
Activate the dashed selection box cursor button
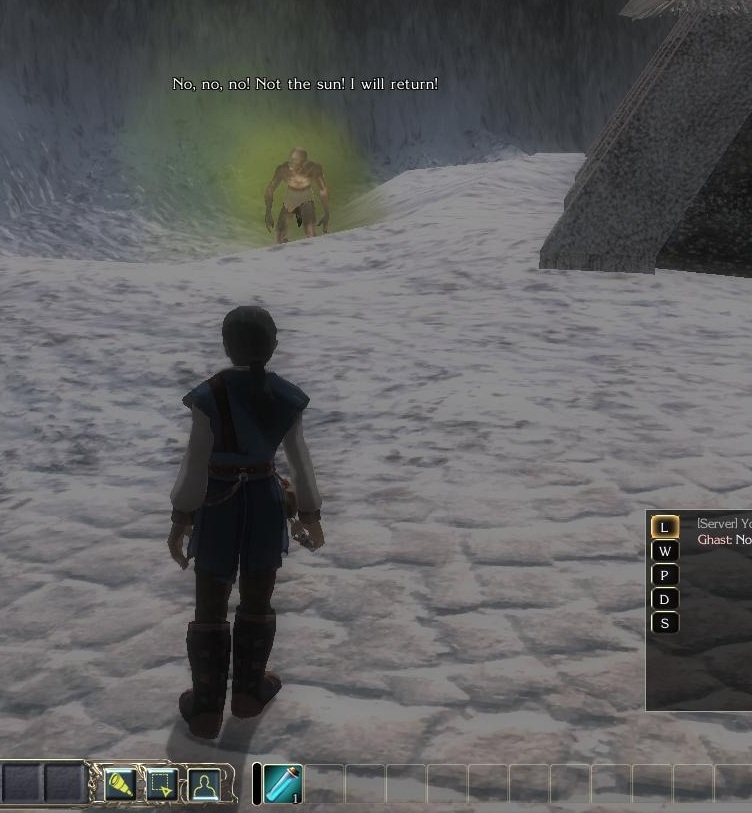(162, 784)
